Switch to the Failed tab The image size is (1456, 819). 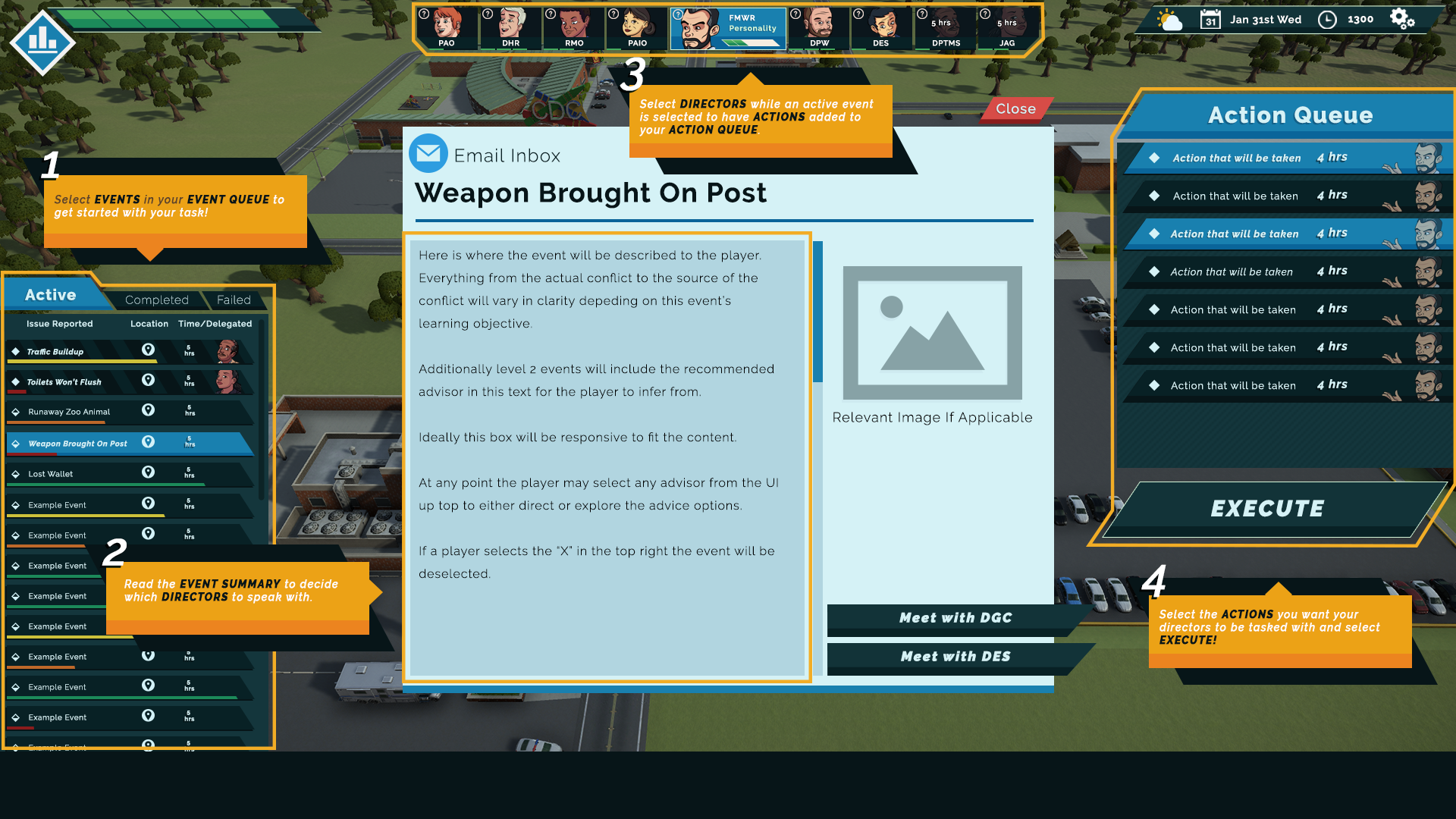click(234, 299)
